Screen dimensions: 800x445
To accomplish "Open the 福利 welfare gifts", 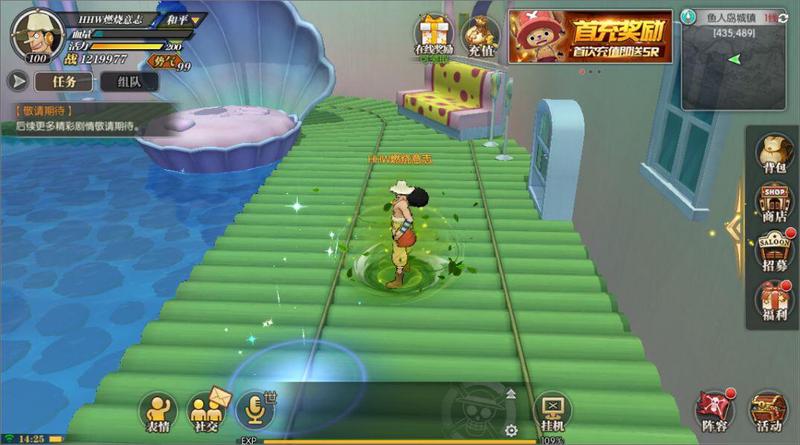I will tap(772, 302).
